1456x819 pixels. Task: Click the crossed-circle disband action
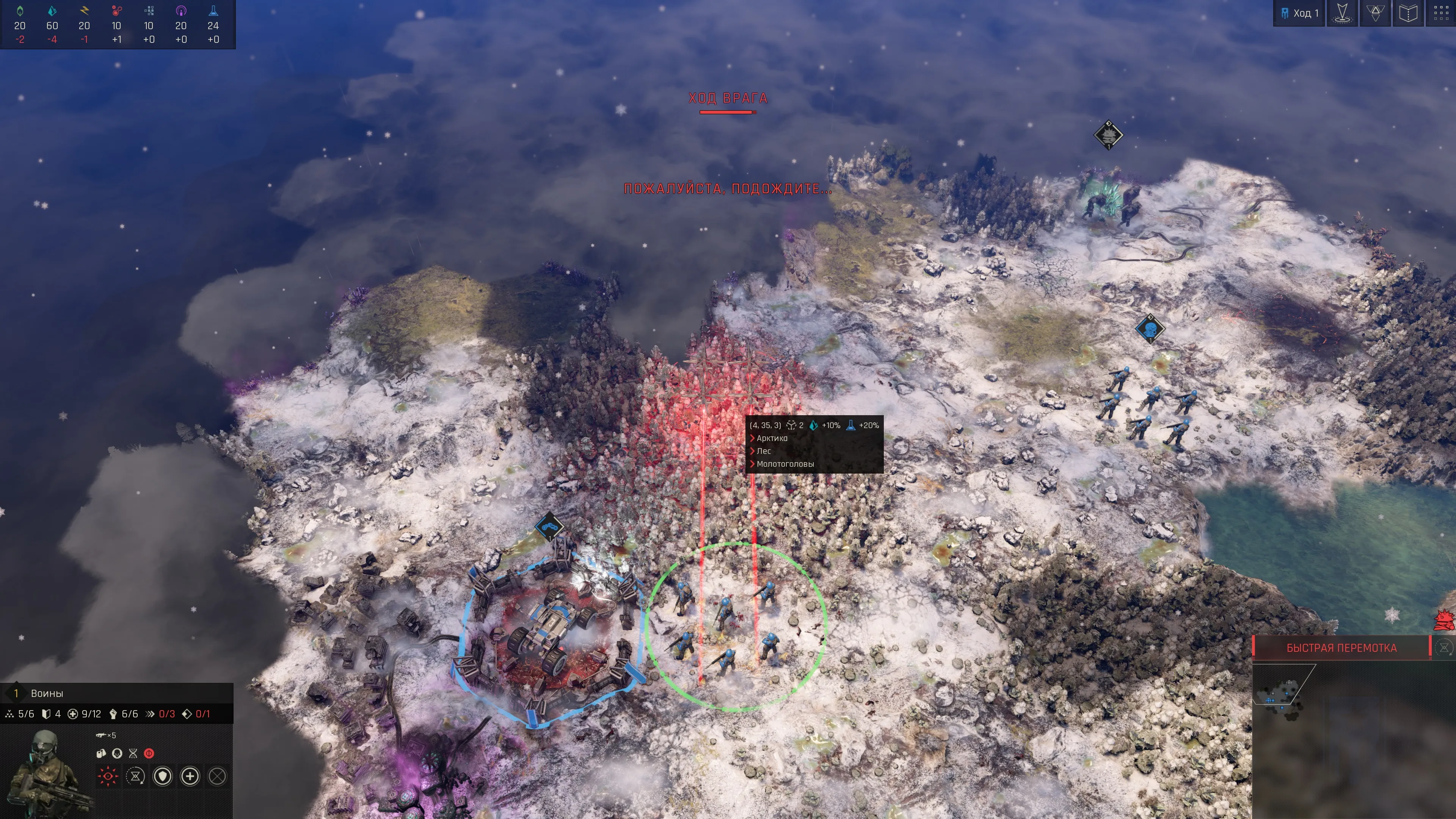218,776
